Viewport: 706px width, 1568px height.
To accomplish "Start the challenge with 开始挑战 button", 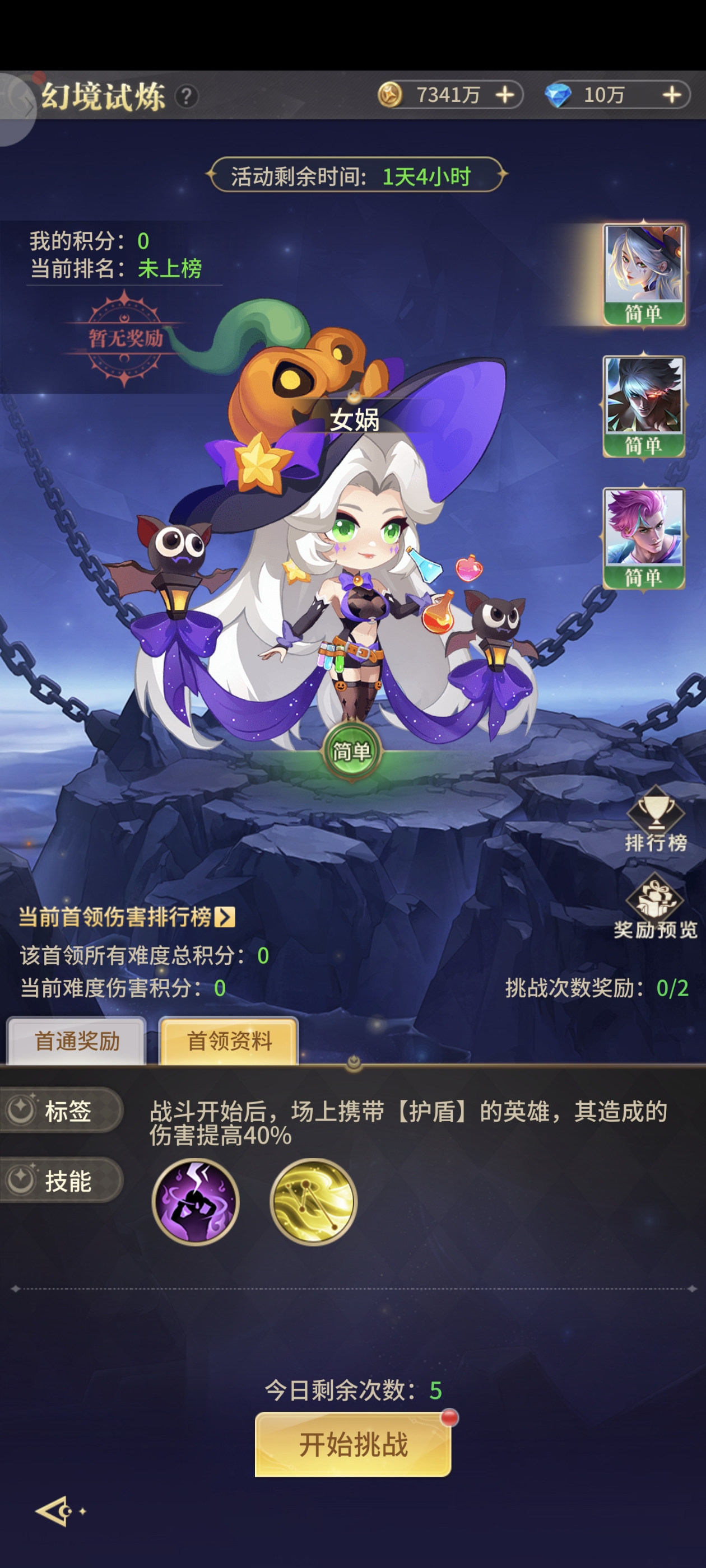I will click(352, 1444).
